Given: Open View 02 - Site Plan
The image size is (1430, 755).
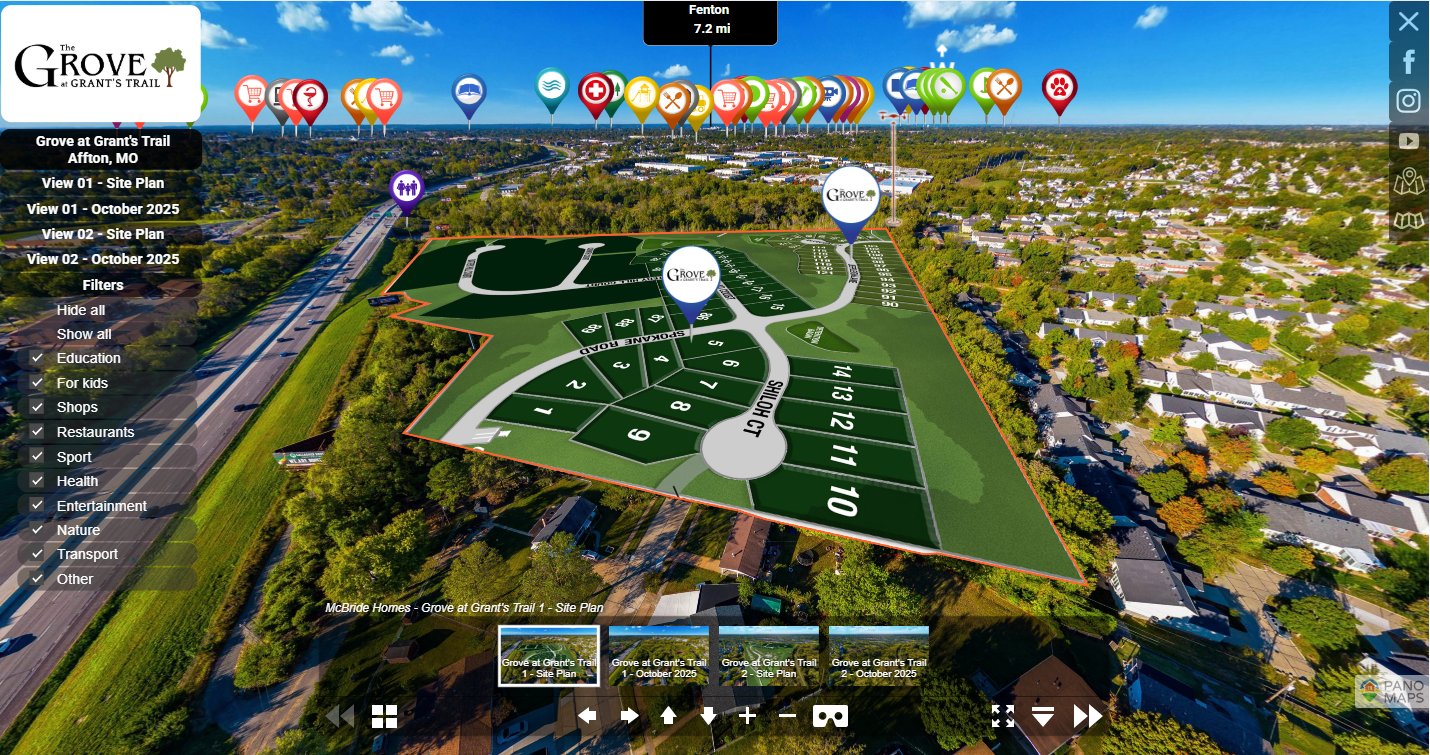Looking at the screenshot, I should point(103,234).
